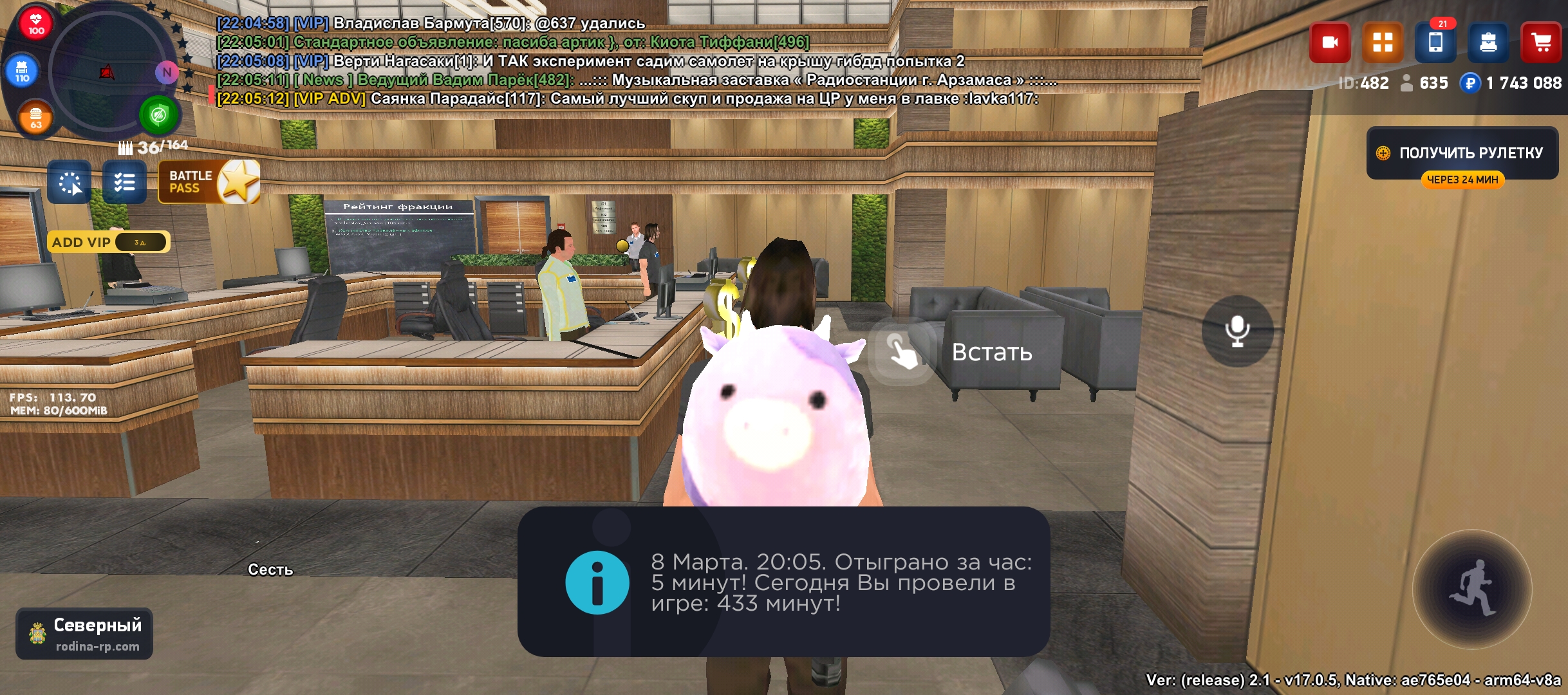Open the briefcase inventory icon

(1488, 43)
